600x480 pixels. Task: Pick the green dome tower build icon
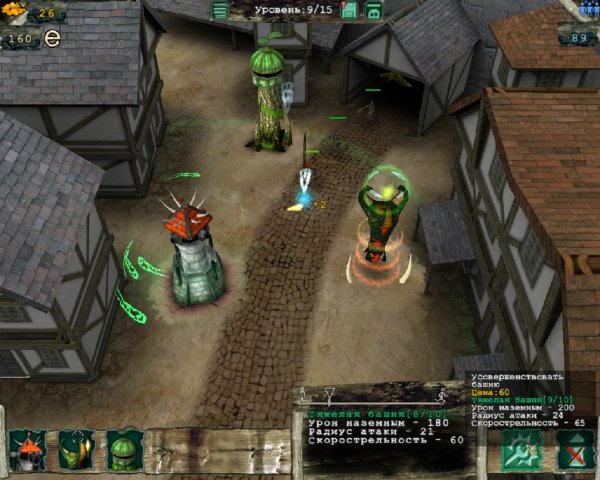point(125,450)
